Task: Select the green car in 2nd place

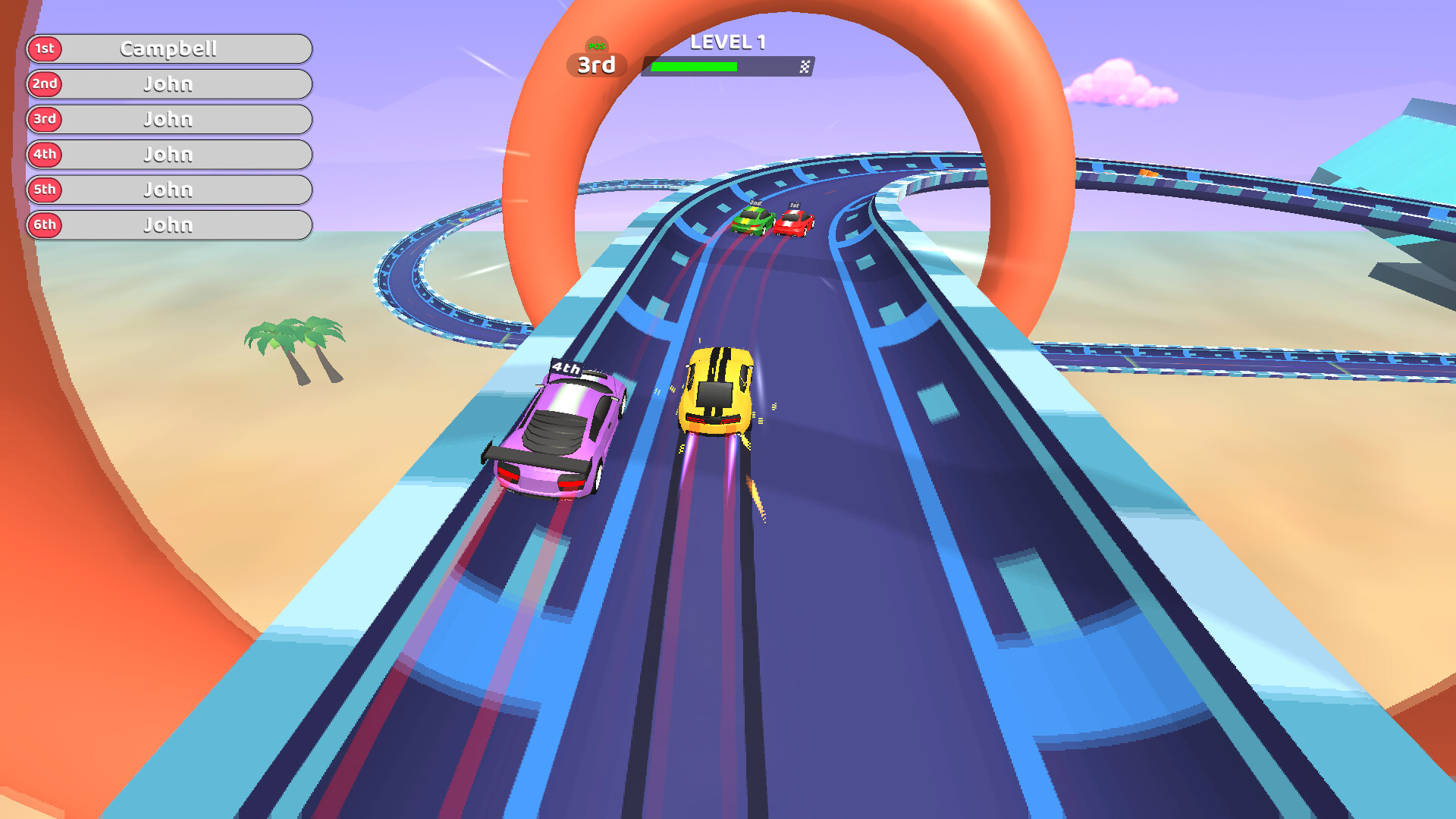Action: [x=753, y=221]
